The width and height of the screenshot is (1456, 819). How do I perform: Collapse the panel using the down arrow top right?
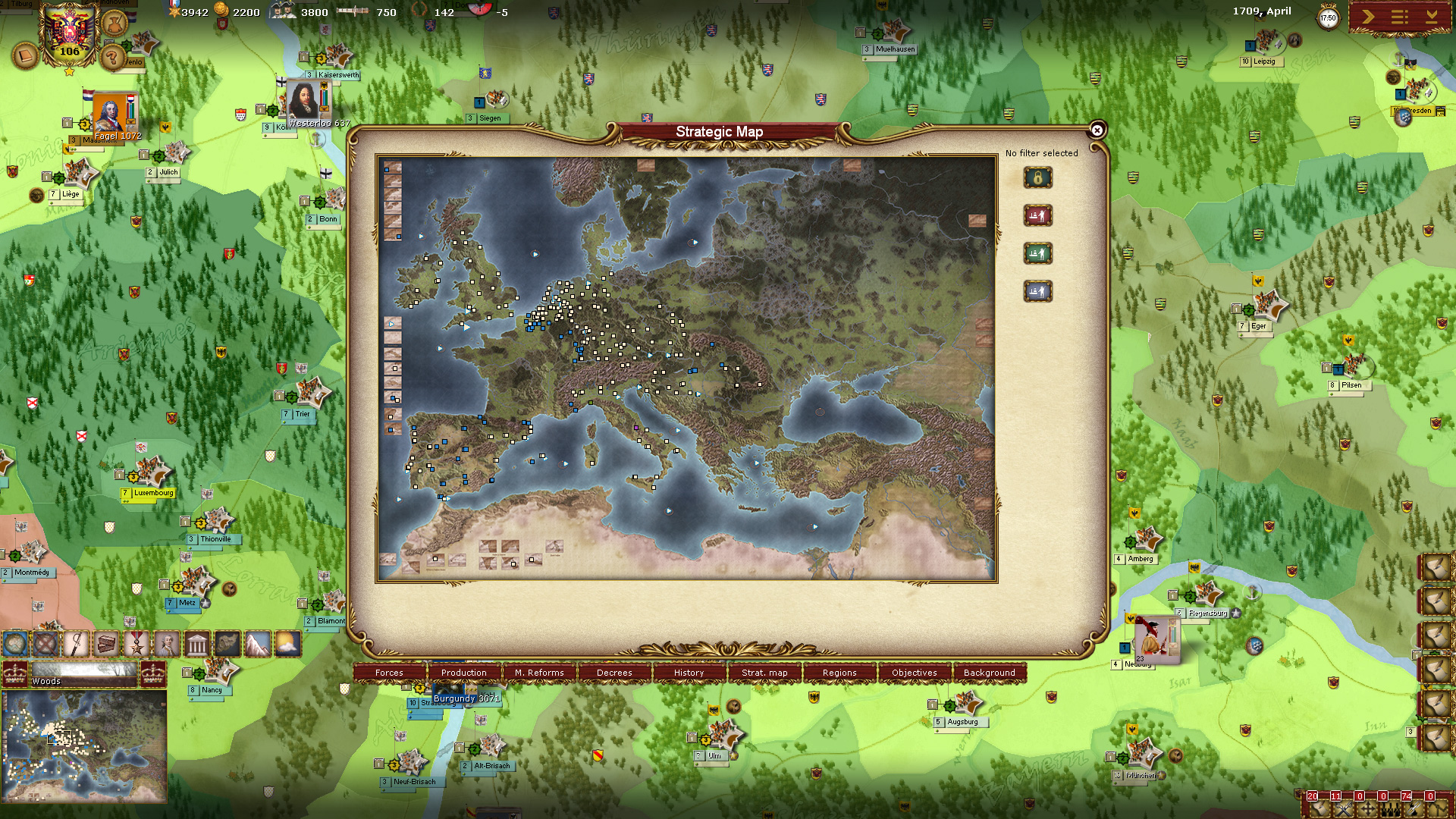(x=1432, y=17)
